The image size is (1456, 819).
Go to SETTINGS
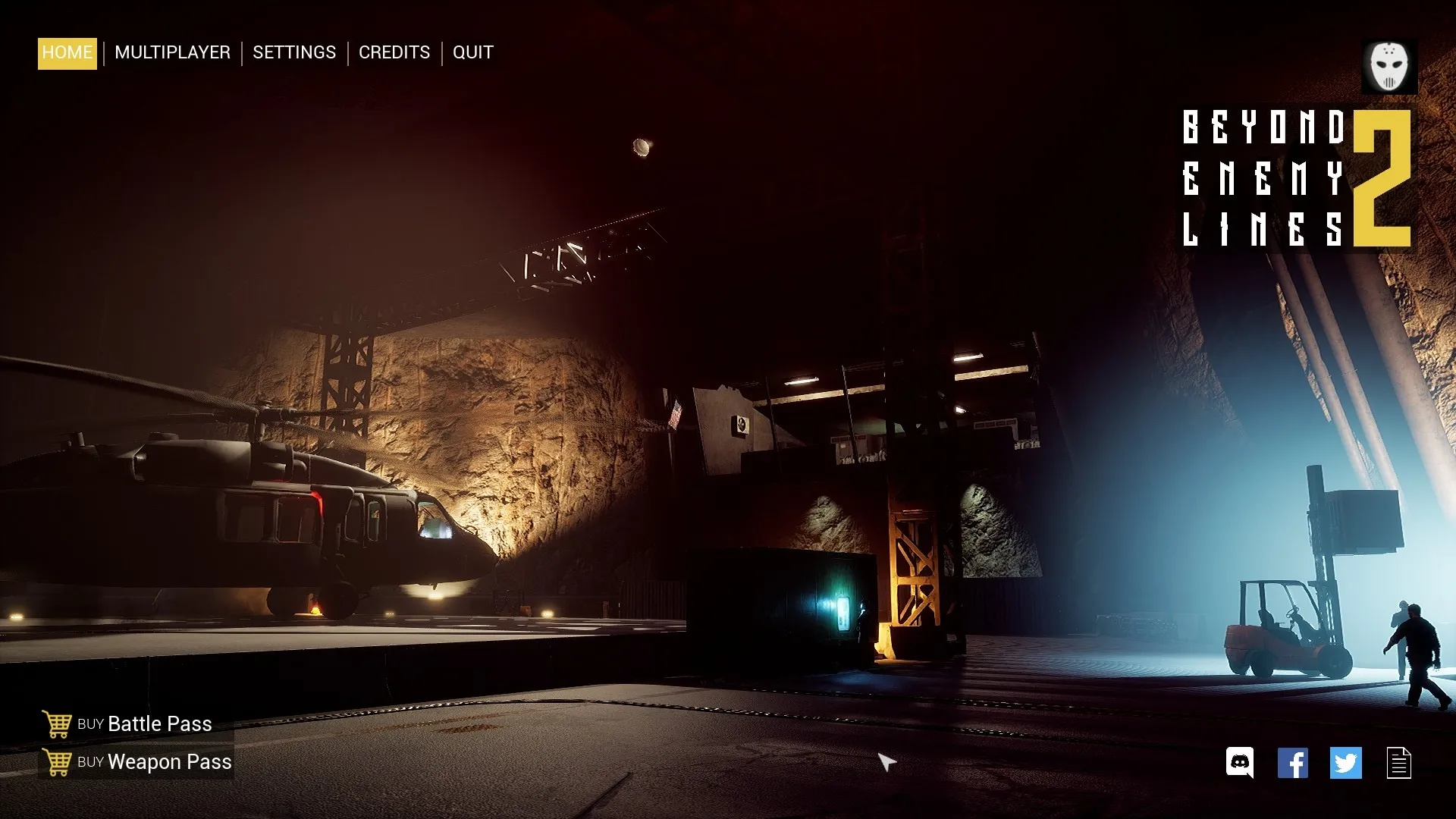pyautogui.click(x=294, y=53)
